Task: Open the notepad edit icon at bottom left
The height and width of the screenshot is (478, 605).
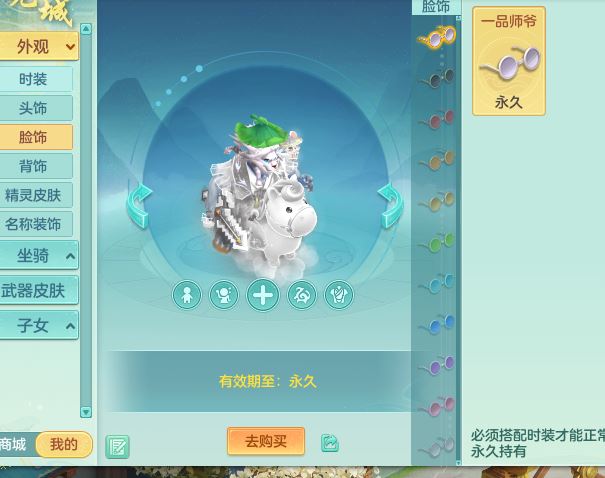Action: (x=117, y=446)
